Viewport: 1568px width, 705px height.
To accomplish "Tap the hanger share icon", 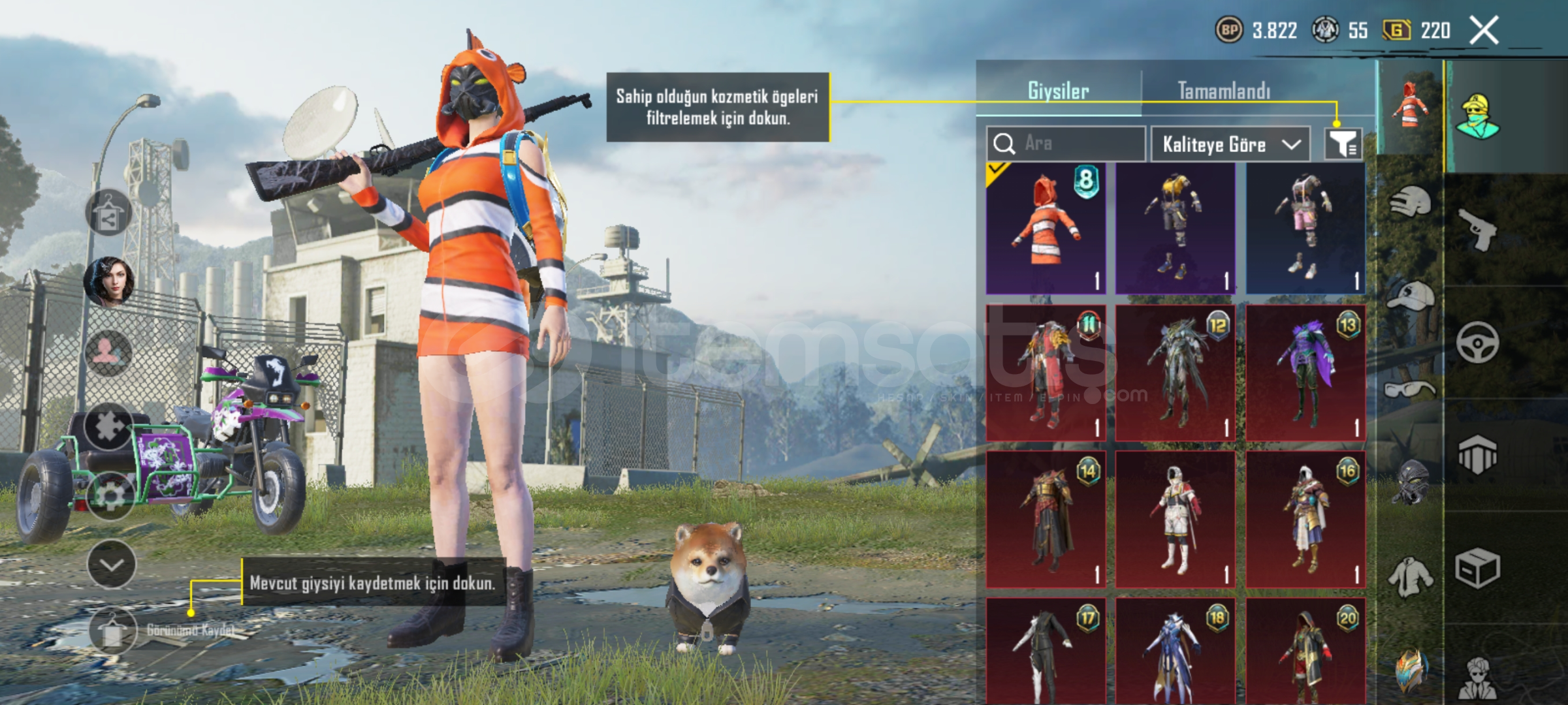I will point(108,214).
